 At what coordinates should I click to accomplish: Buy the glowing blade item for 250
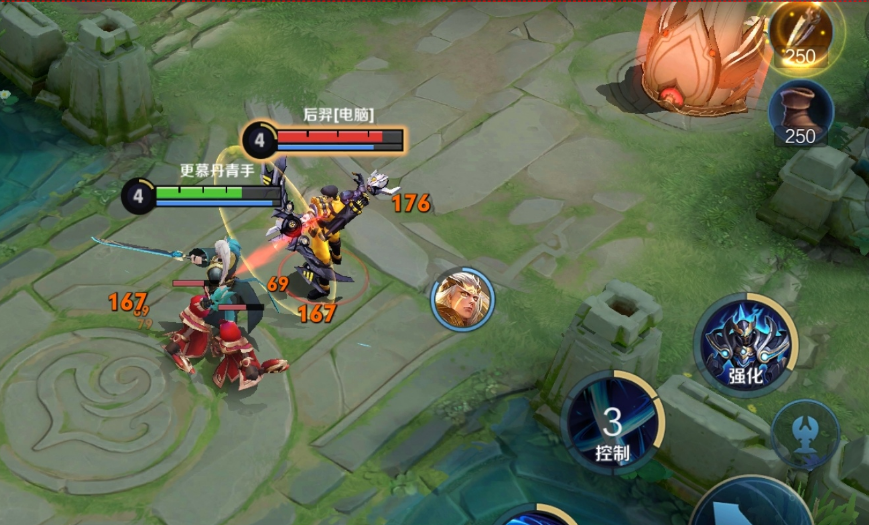[800, 32]
